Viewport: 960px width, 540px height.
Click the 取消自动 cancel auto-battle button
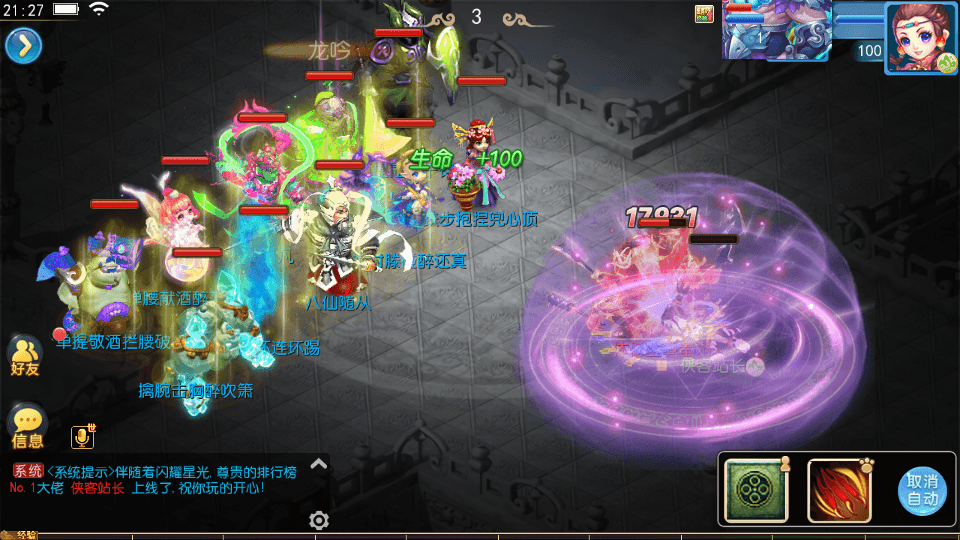tap(922, 490)
